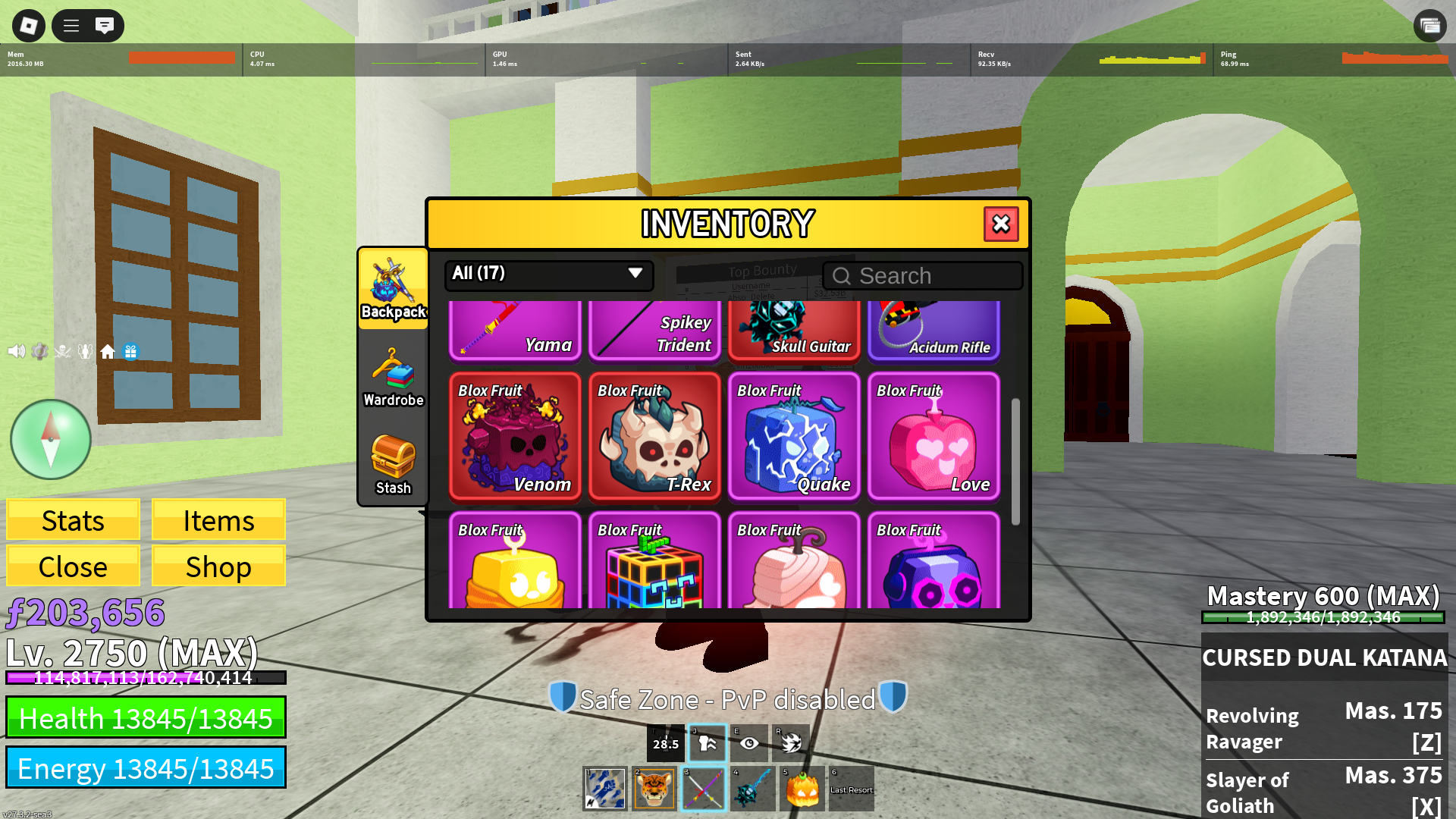Choose the Quake Blox Fruit

pyautogui.click(x=794, y=437)
